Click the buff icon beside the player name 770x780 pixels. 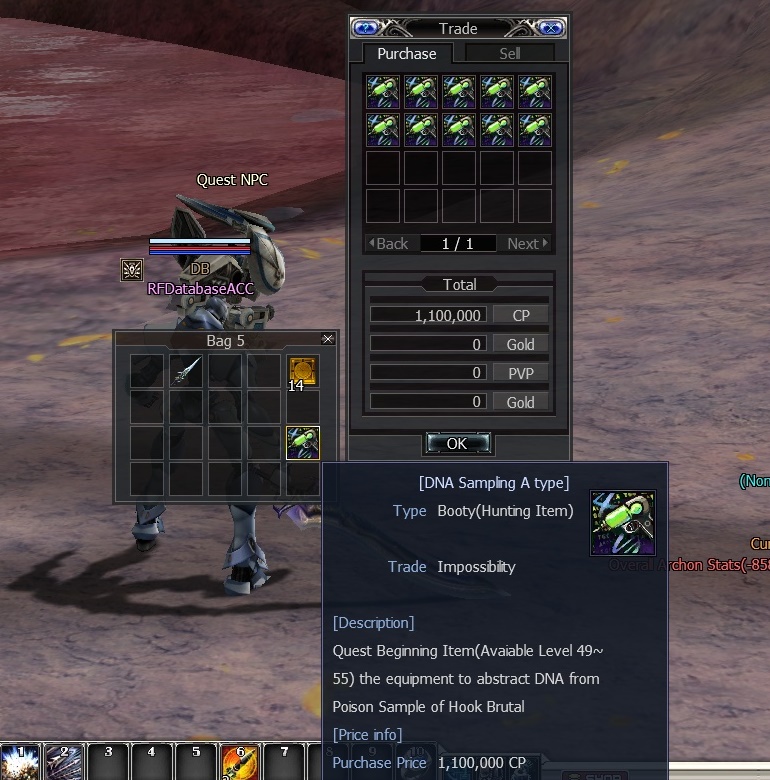131,269
